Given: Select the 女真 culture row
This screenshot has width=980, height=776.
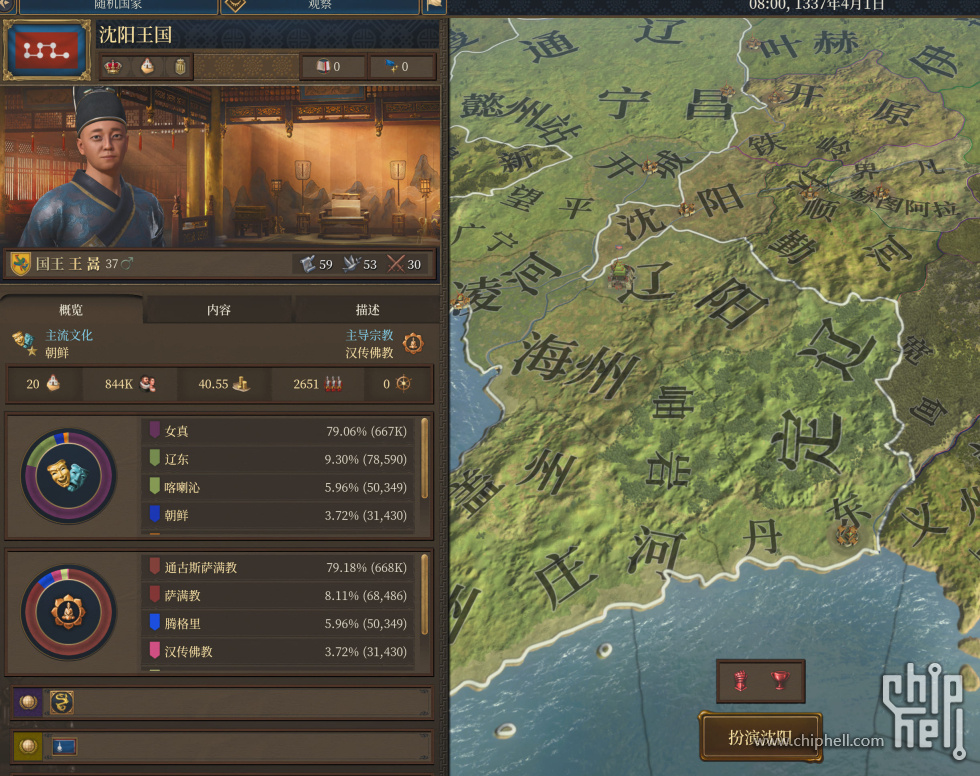Looking at the screenshot, I should coord(284,431).
